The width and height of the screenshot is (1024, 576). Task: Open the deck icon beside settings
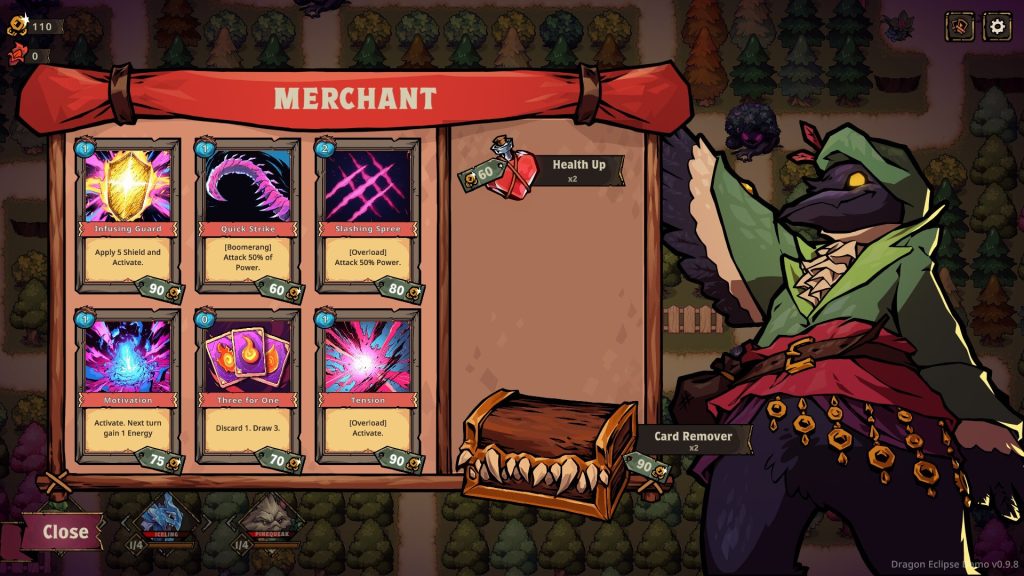point(960,26)
